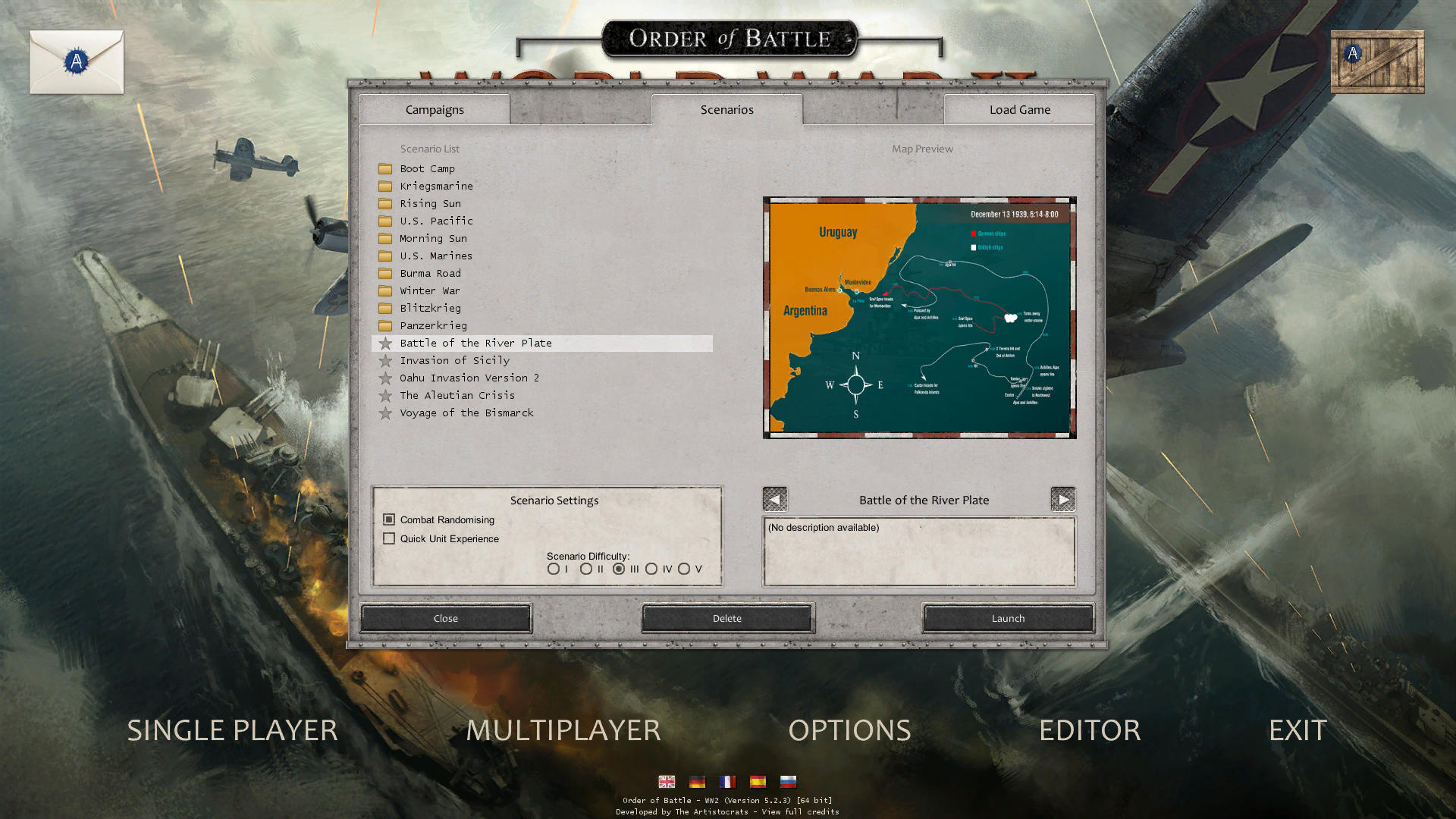Choose the British flag language icon

667,782
